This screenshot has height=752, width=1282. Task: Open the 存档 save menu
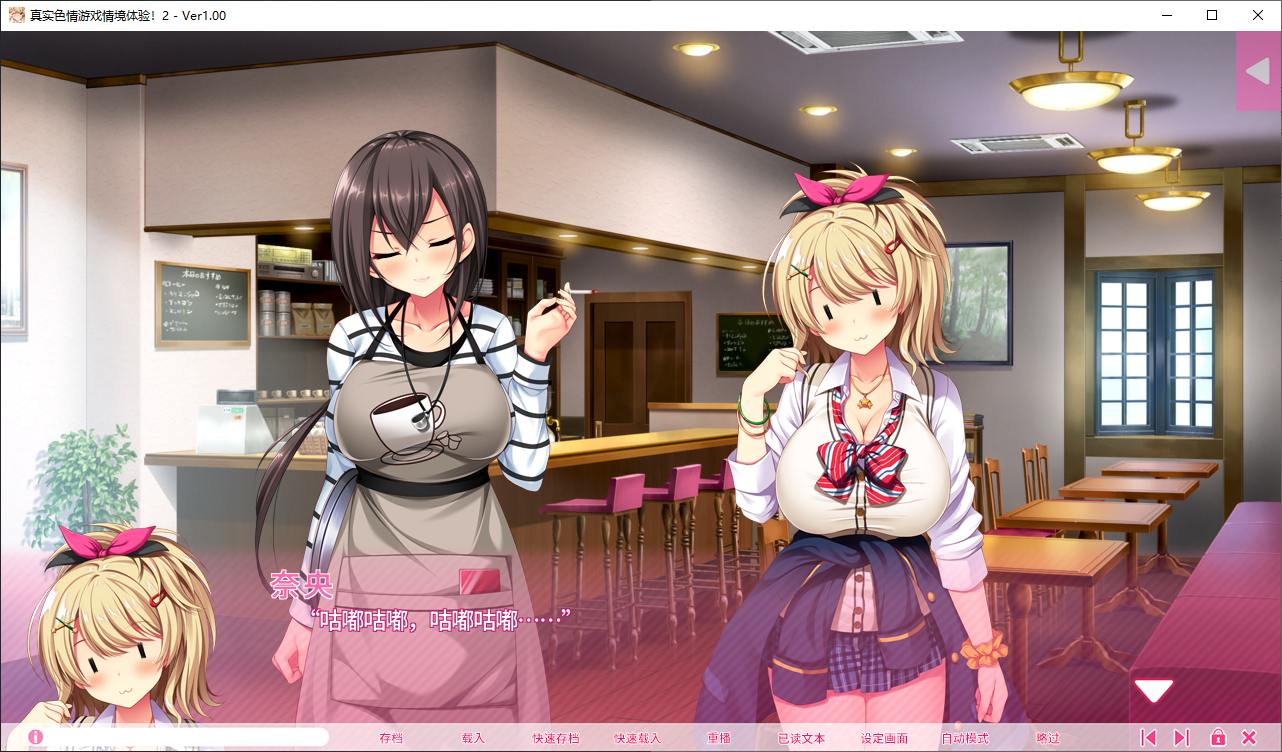391,738
